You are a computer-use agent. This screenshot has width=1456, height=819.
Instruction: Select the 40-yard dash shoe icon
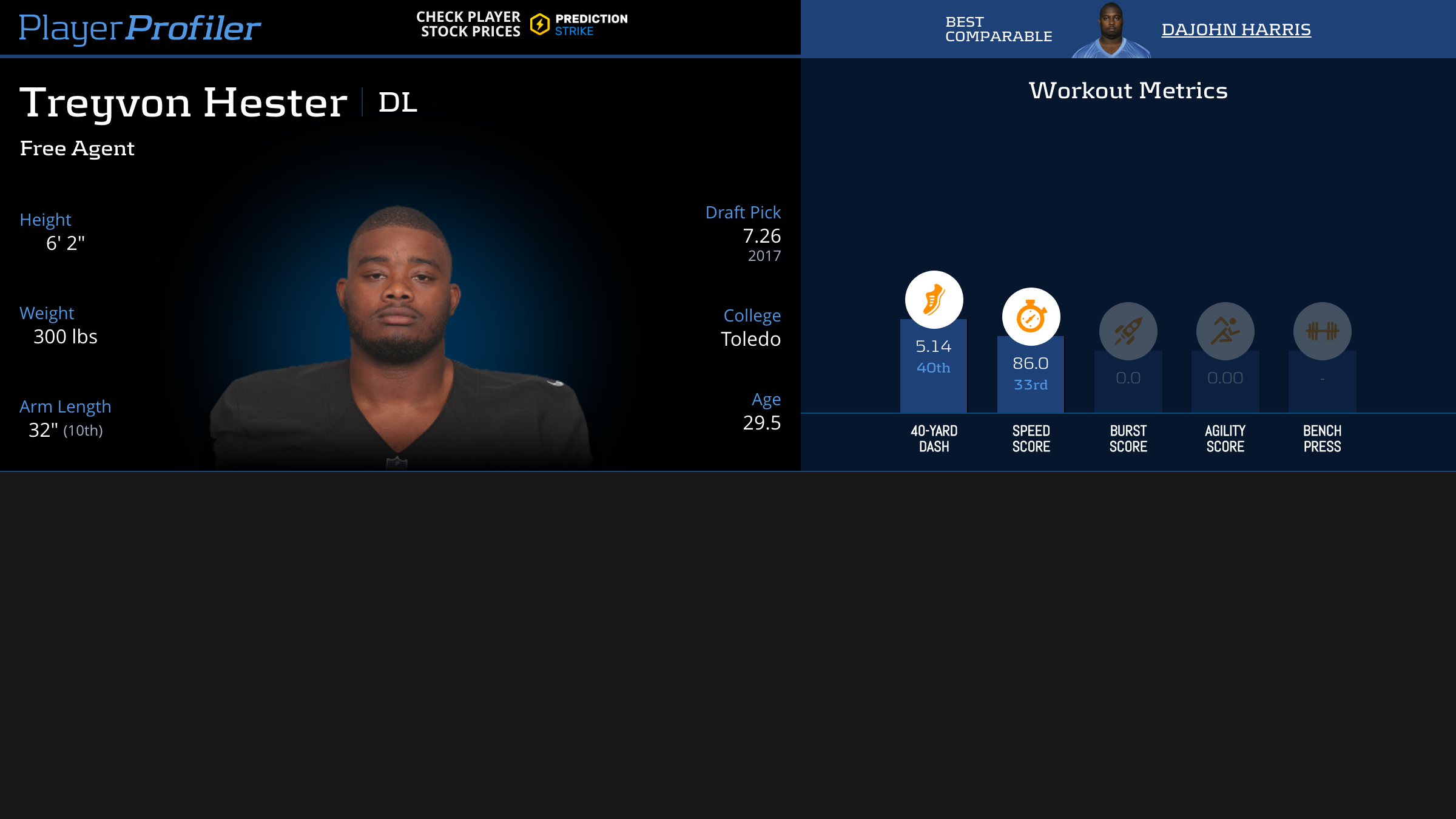934,300
